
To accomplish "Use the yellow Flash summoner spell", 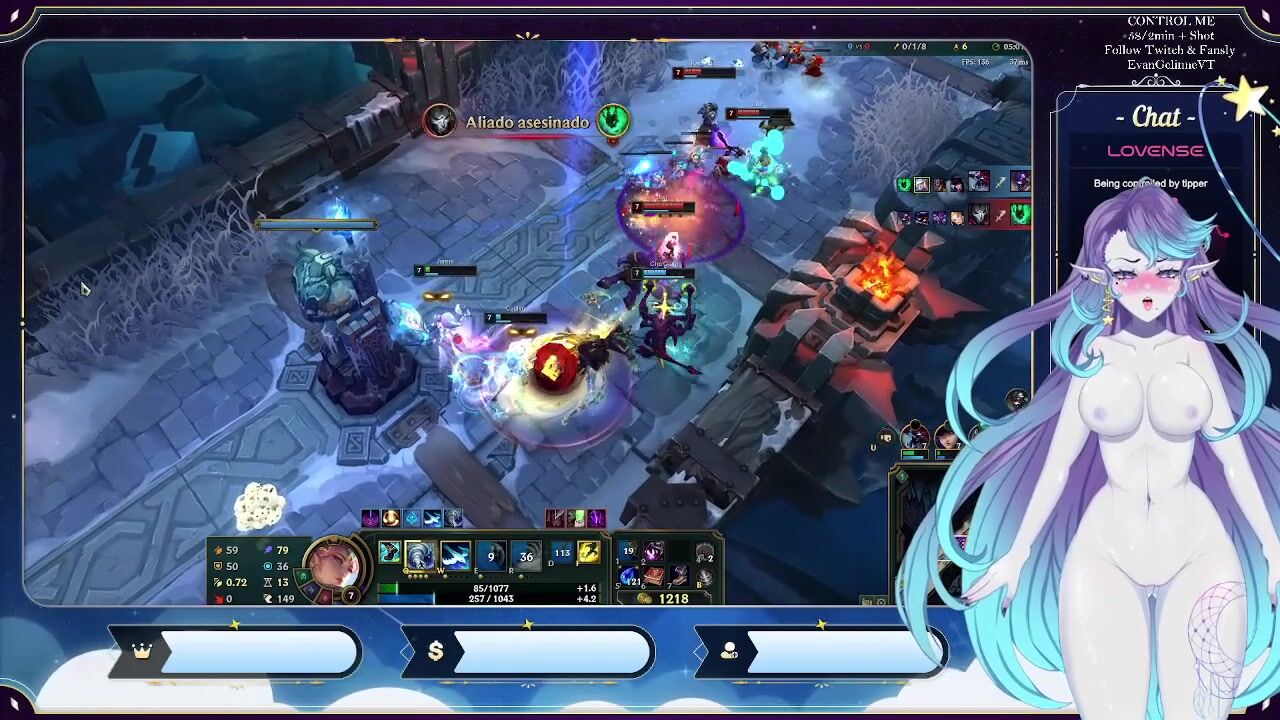I will 589,552.
